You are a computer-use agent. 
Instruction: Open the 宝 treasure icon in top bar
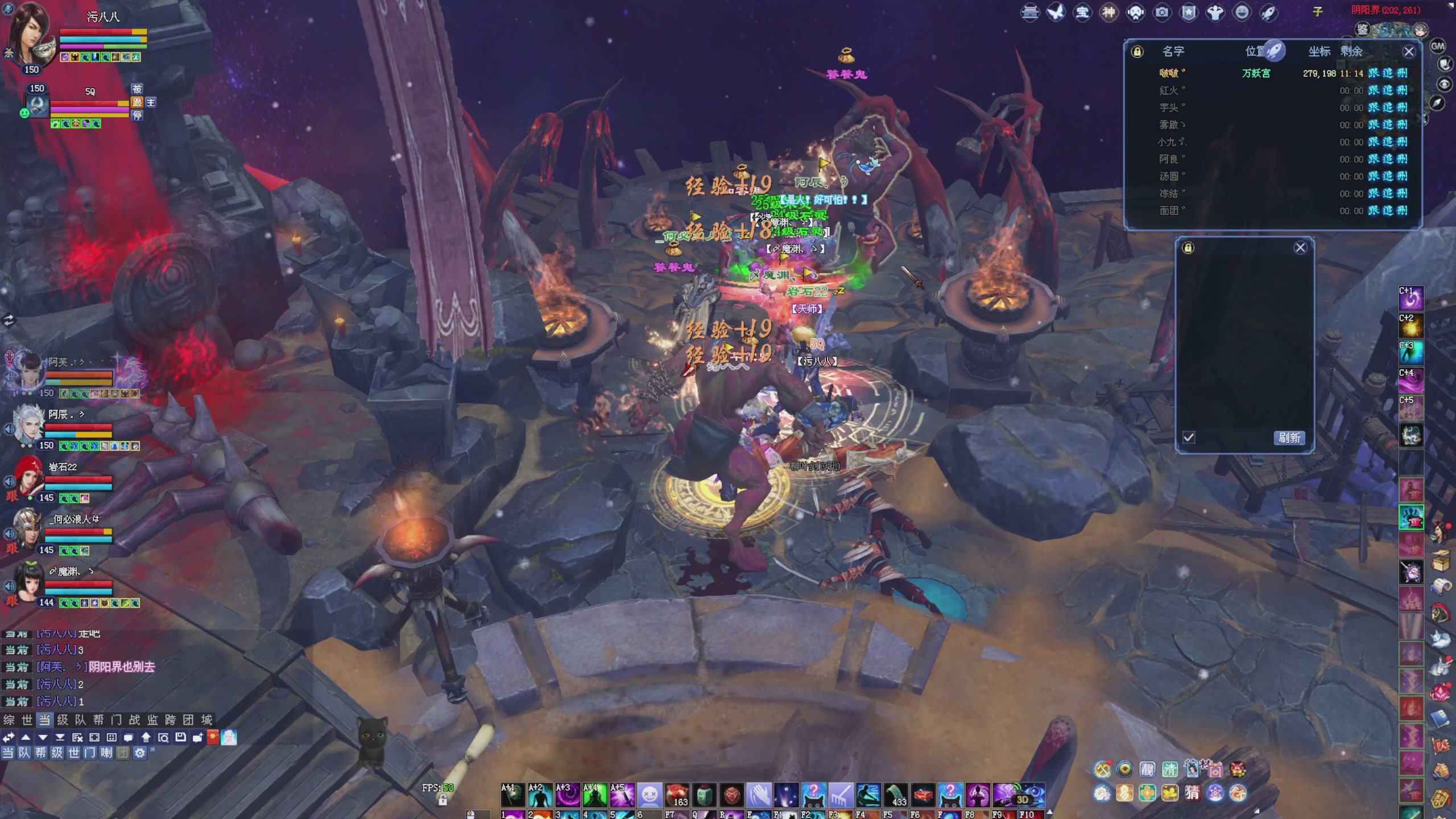coord(1082,13)
